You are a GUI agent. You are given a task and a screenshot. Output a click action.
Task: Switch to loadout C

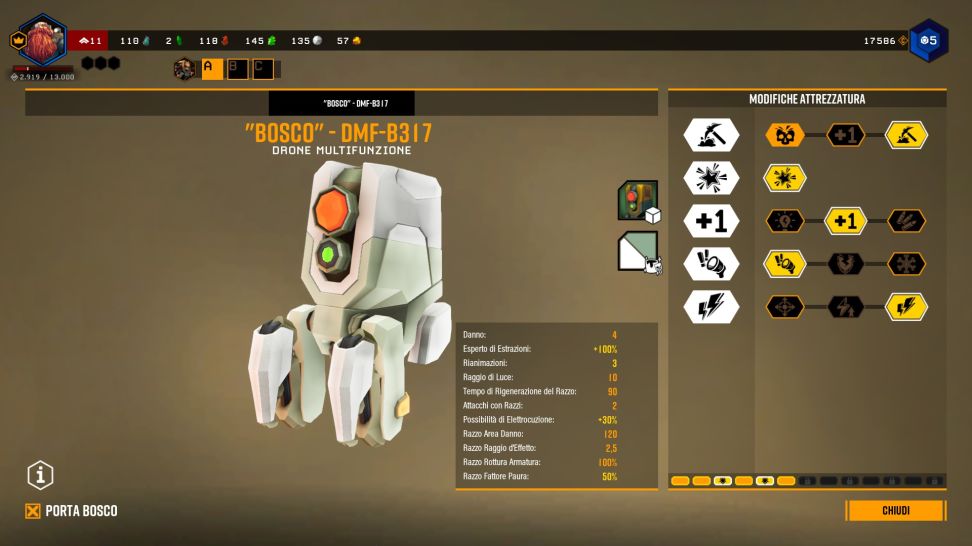[261, 69]
